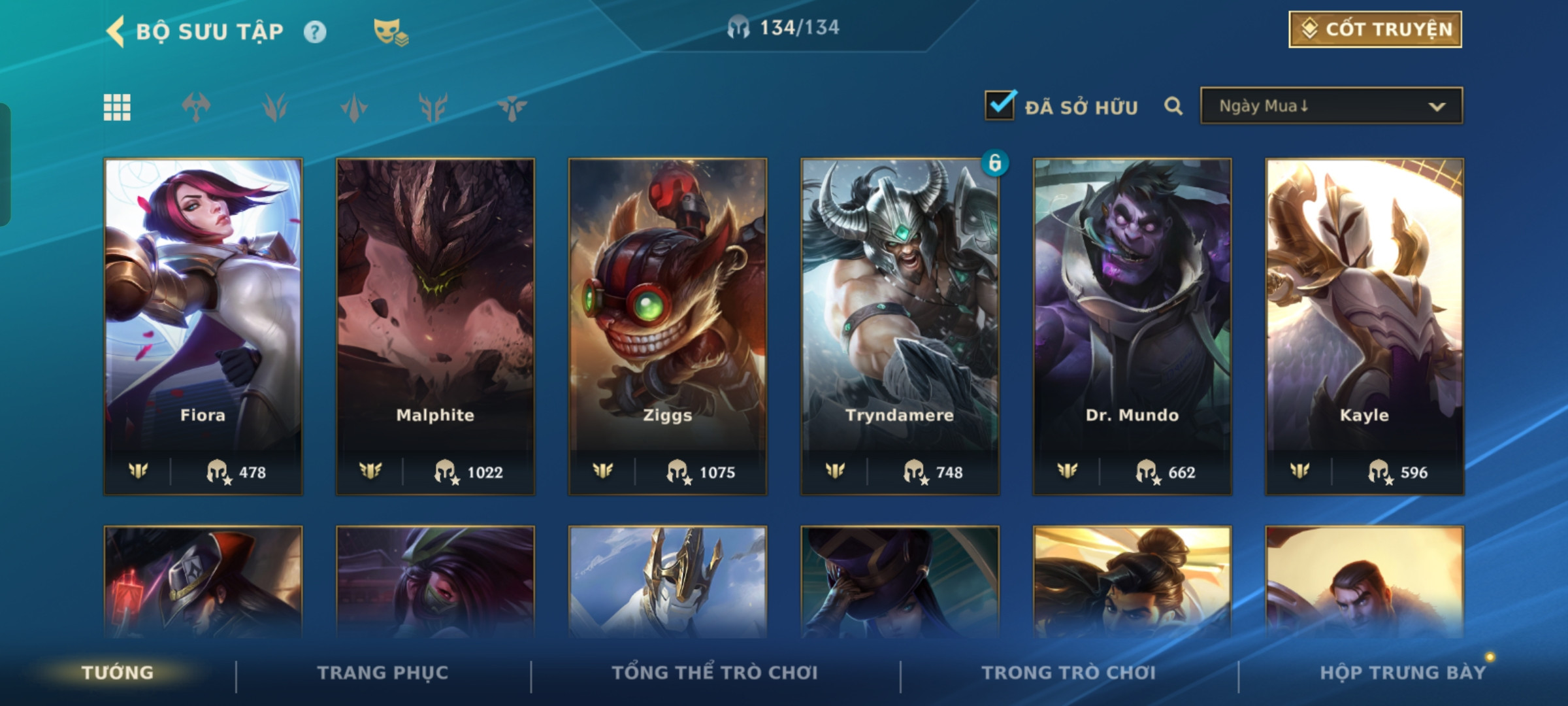Open the question mark help icon
The width and height of the screenshot is (1568, 706).
pyautogui.click(x=315, y=32)
